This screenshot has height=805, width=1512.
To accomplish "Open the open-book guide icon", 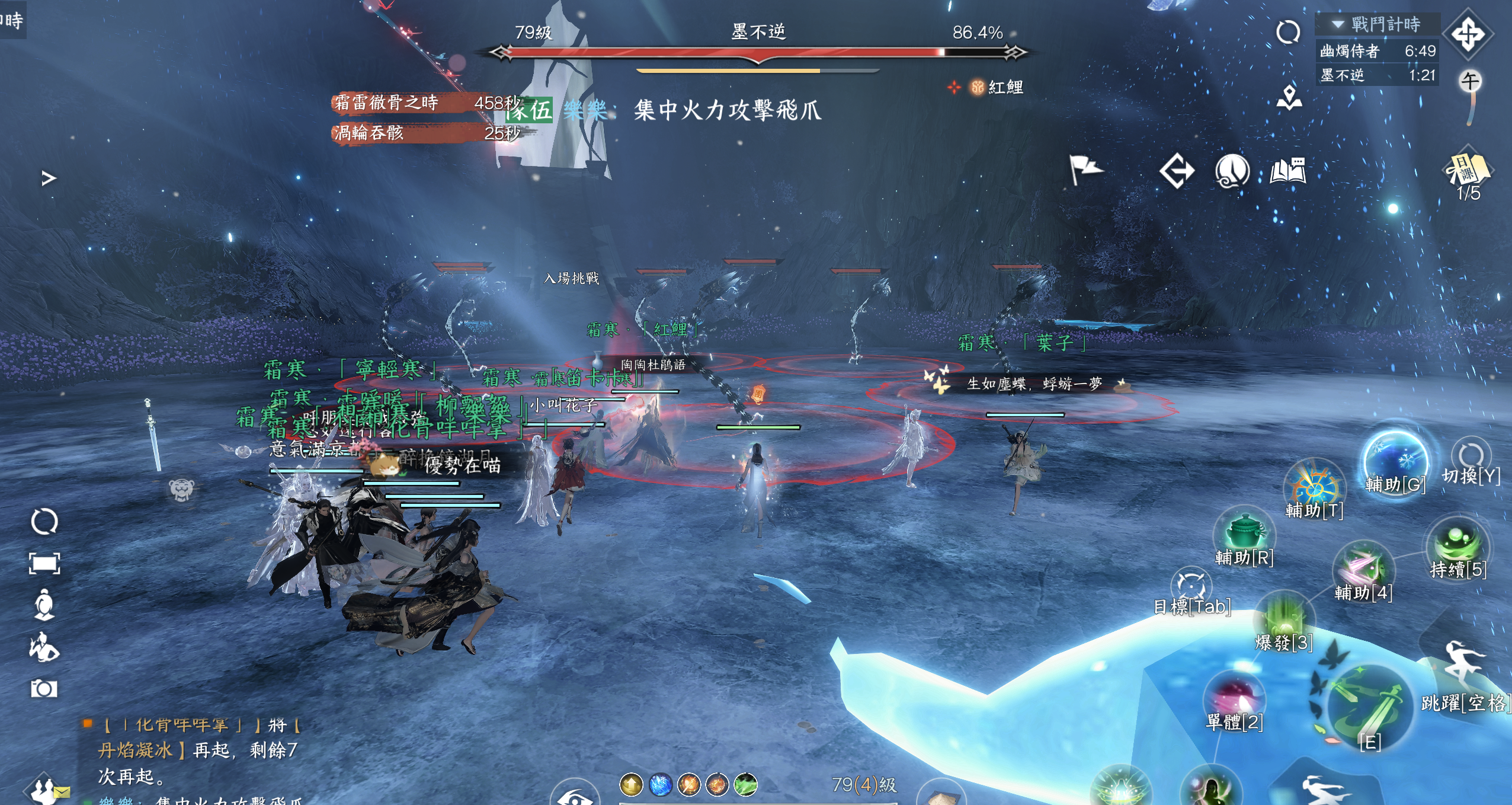I will [x=1288, y=171].
